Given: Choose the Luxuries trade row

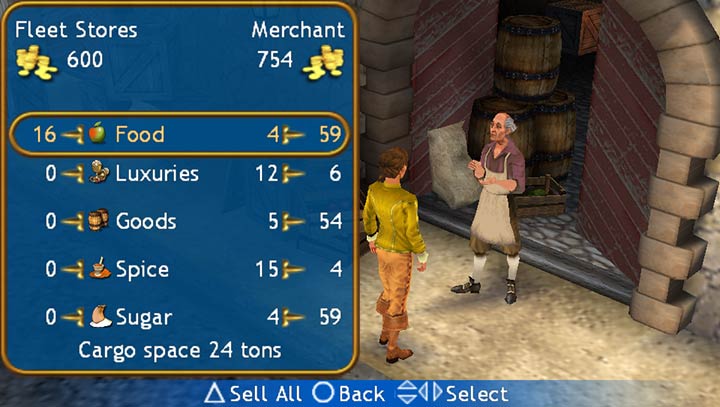Looking at the screenshot, I should coord(178,174).
